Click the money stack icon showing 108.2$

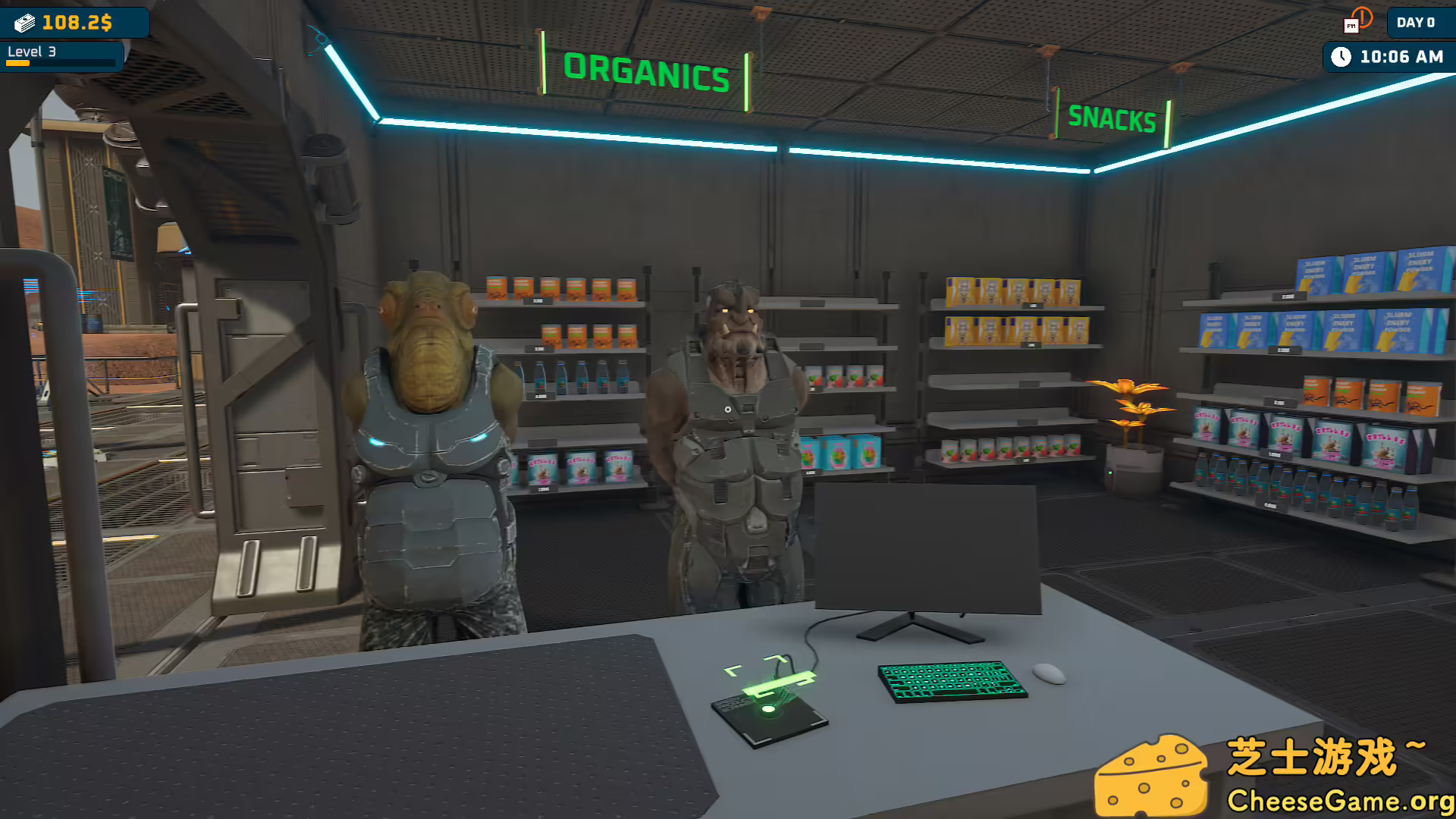pos(27,22)
